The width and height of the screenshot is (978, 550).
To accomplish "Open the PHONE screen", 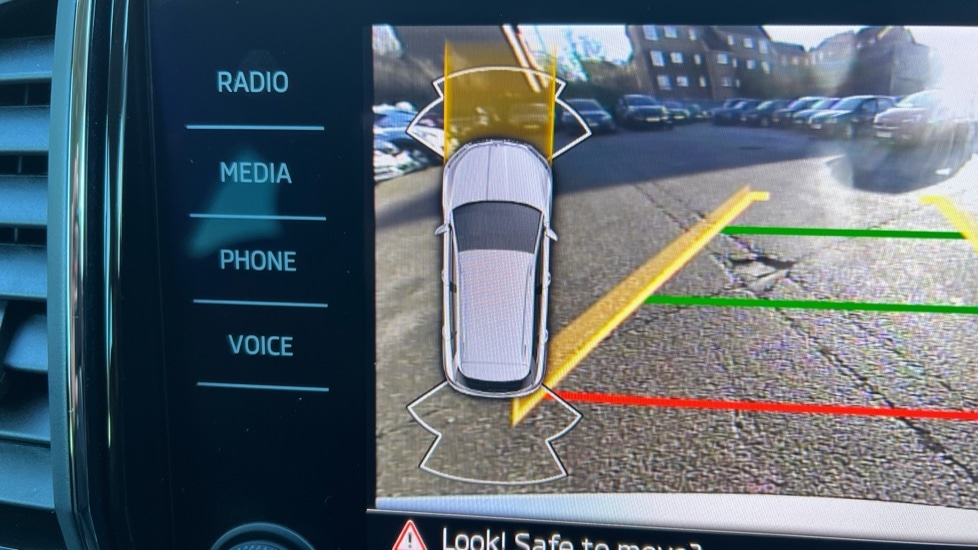I will coord(258,261).
